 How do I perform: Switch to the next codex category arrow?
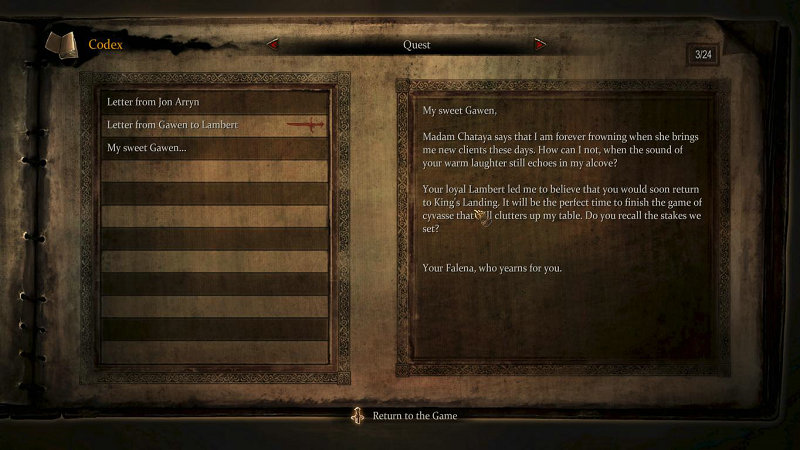541,44
